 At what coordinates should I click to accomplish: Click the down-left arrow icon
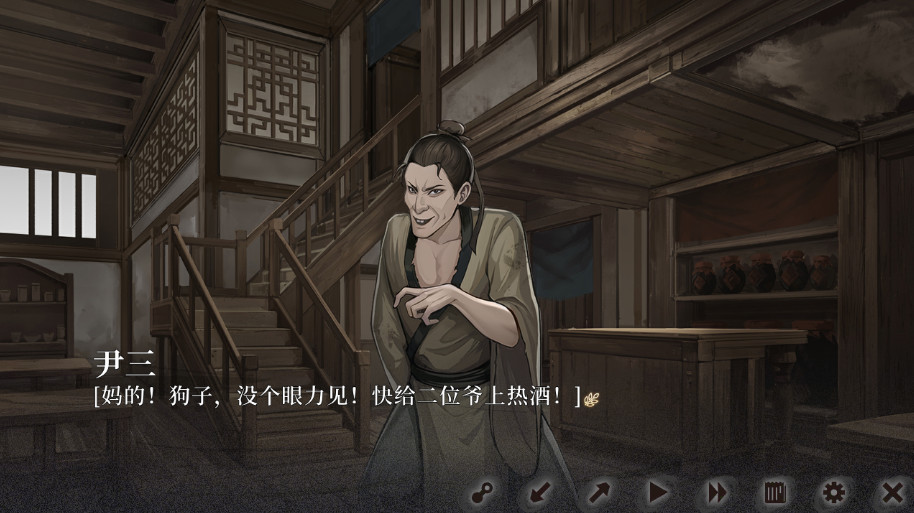[x=541, y=492]
